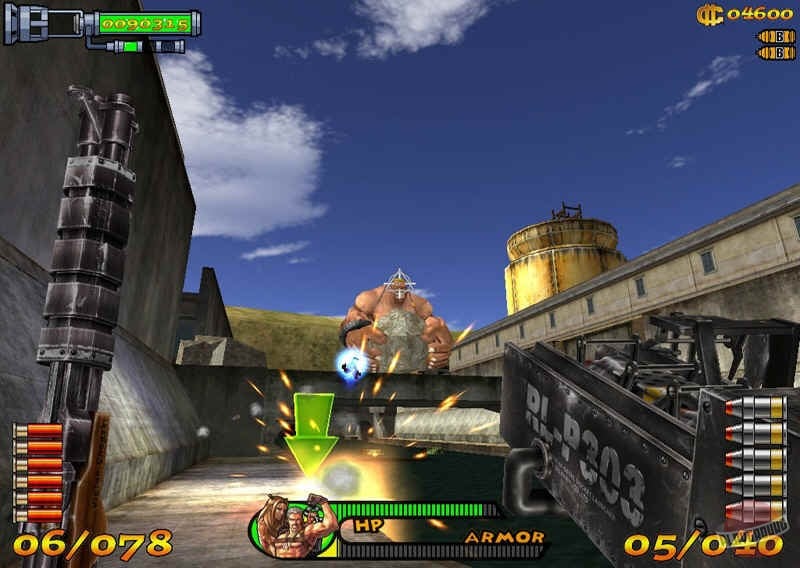The height and width of the screenshot is (568, 800).
Task: Select the weapon icon beside the score
Action: coord(42,24)
